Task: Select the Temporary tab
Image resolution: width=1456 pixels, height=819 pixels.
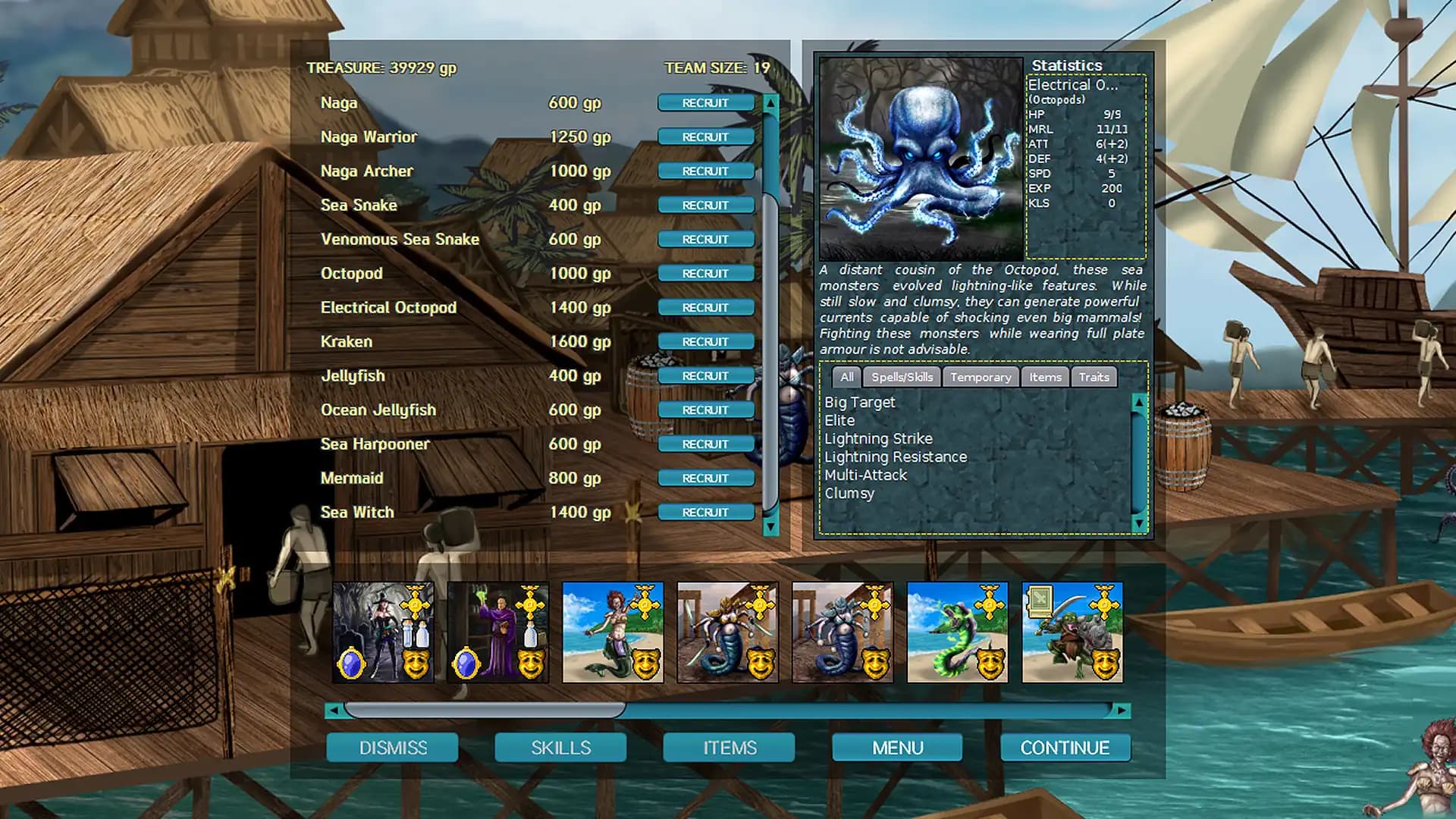Action: pyautogui.click(x=981, y=377)
